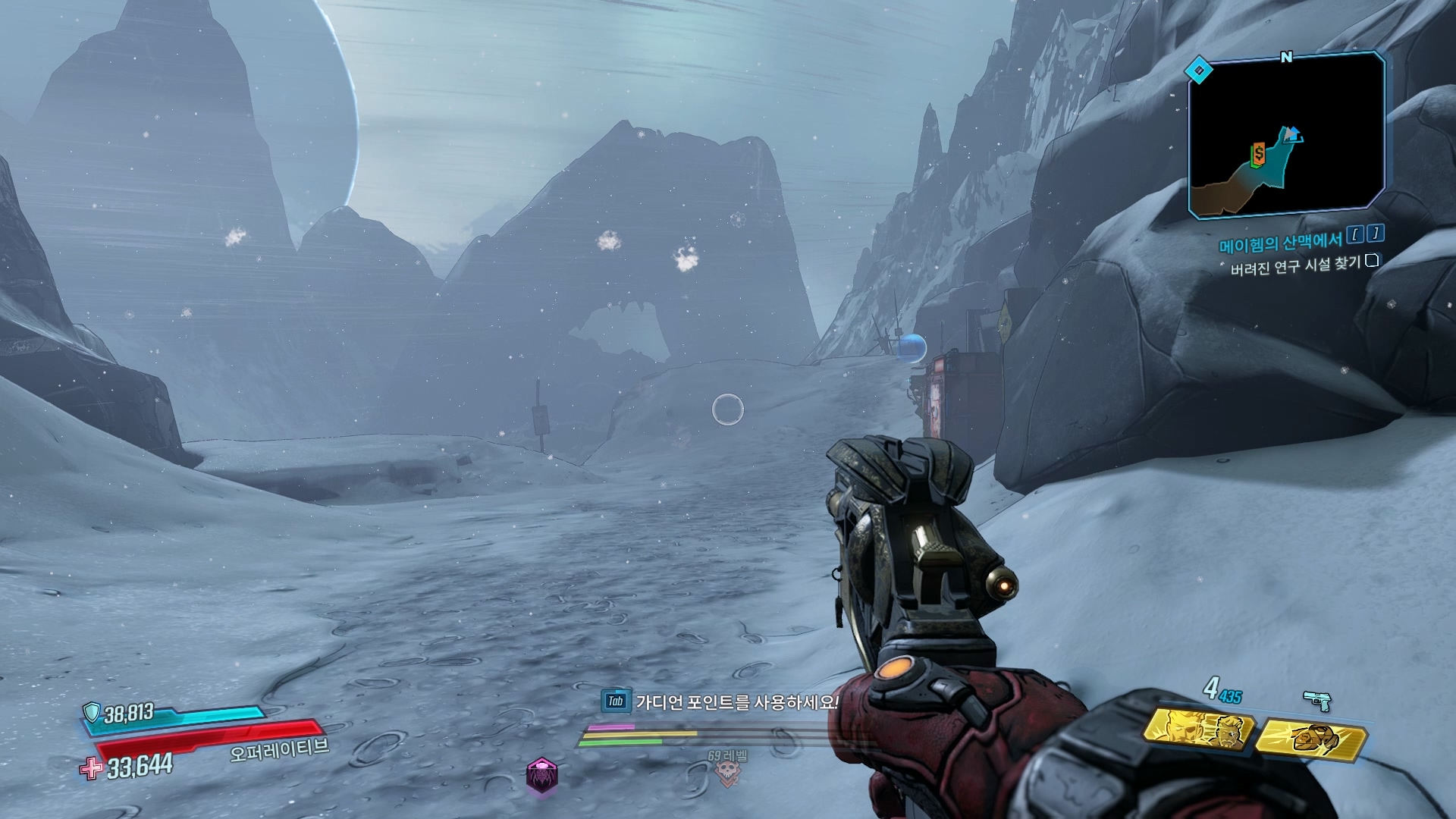Click the cyan diamond icon beside minimap

tap(1199, 71)
